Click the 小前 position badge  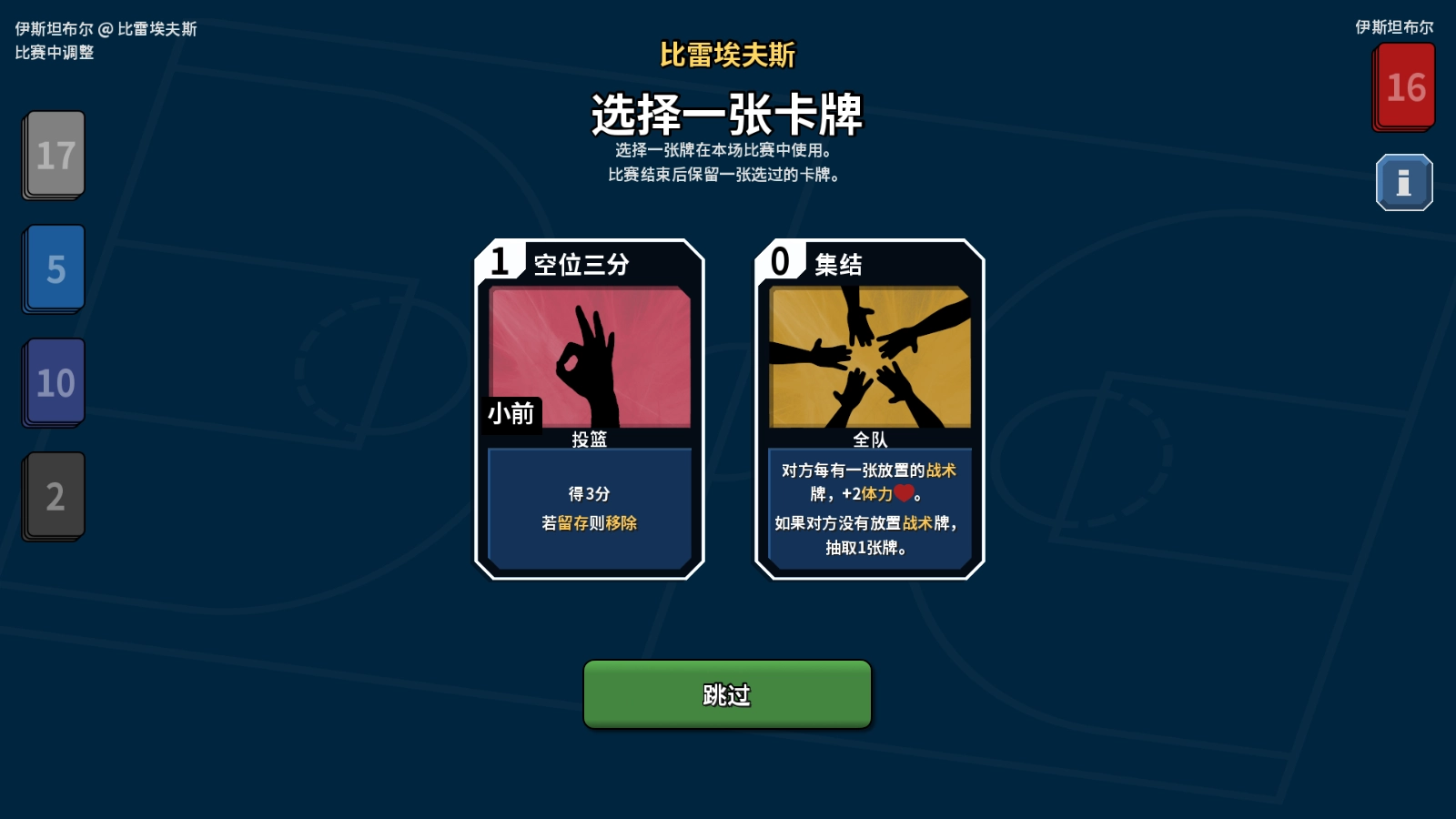click(x=511, y=413)
